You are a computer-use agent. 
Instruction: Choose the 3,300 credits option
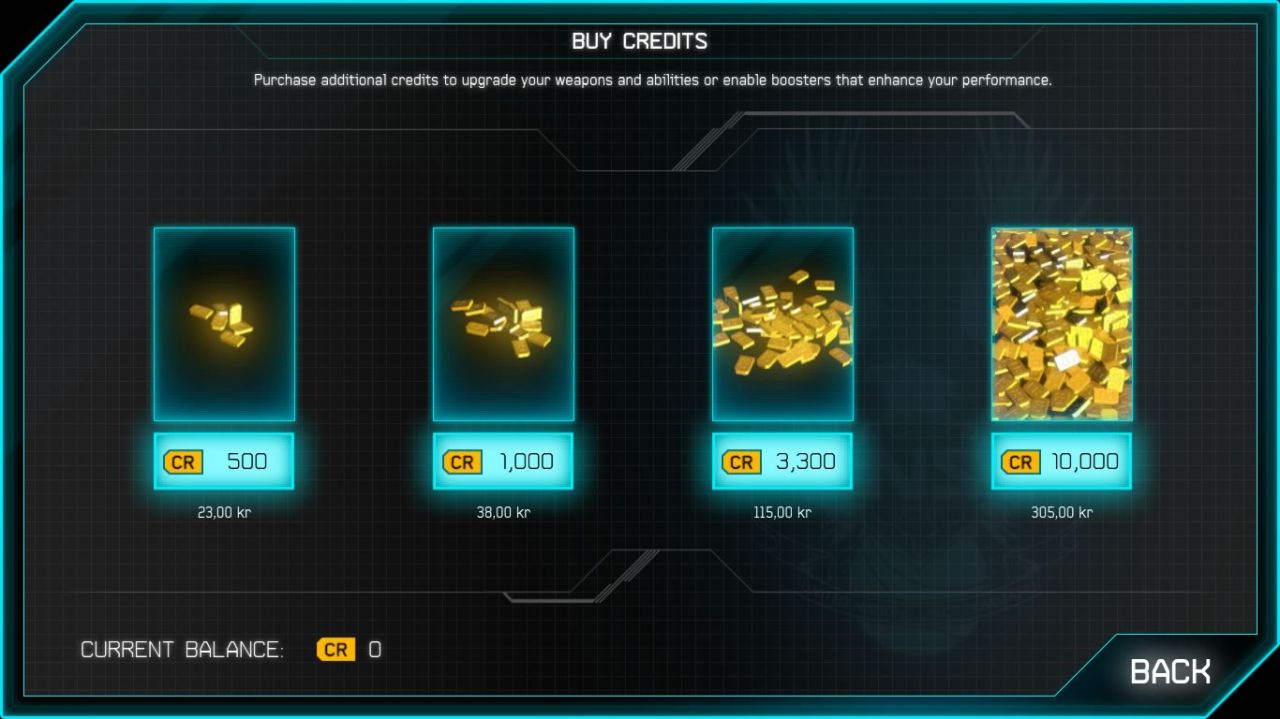coord(782,461)
